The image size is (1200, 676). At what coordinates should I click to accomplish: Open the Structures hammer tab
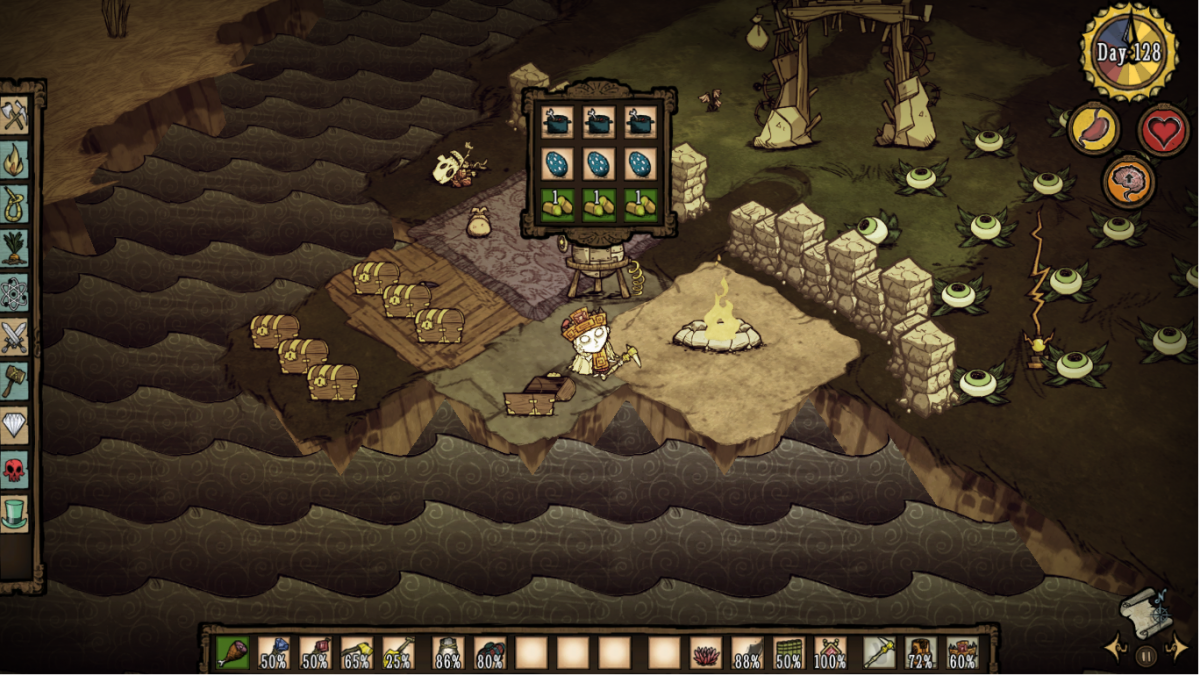click(x=15, y=381)
